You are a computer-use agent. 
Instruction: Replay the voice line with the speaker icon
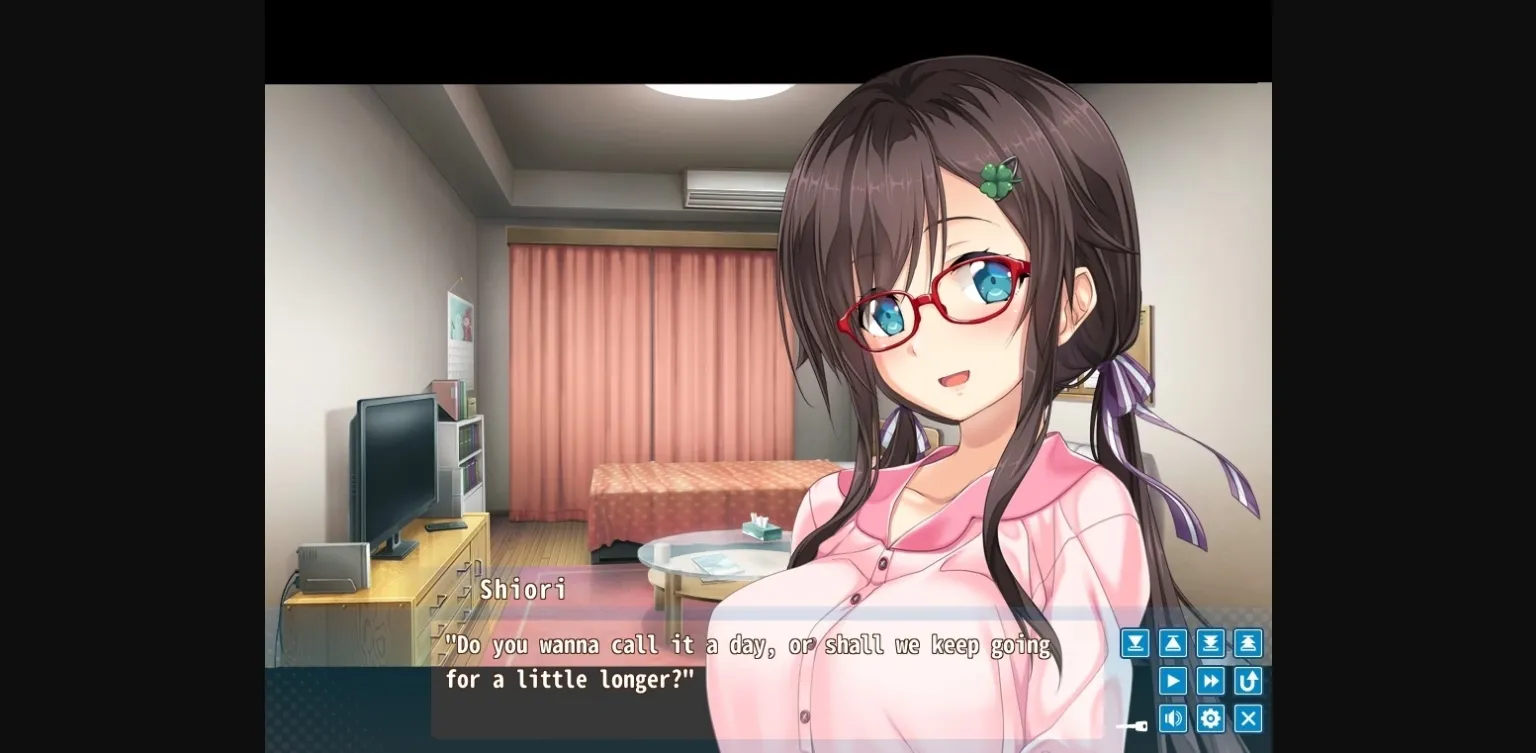1172,718
